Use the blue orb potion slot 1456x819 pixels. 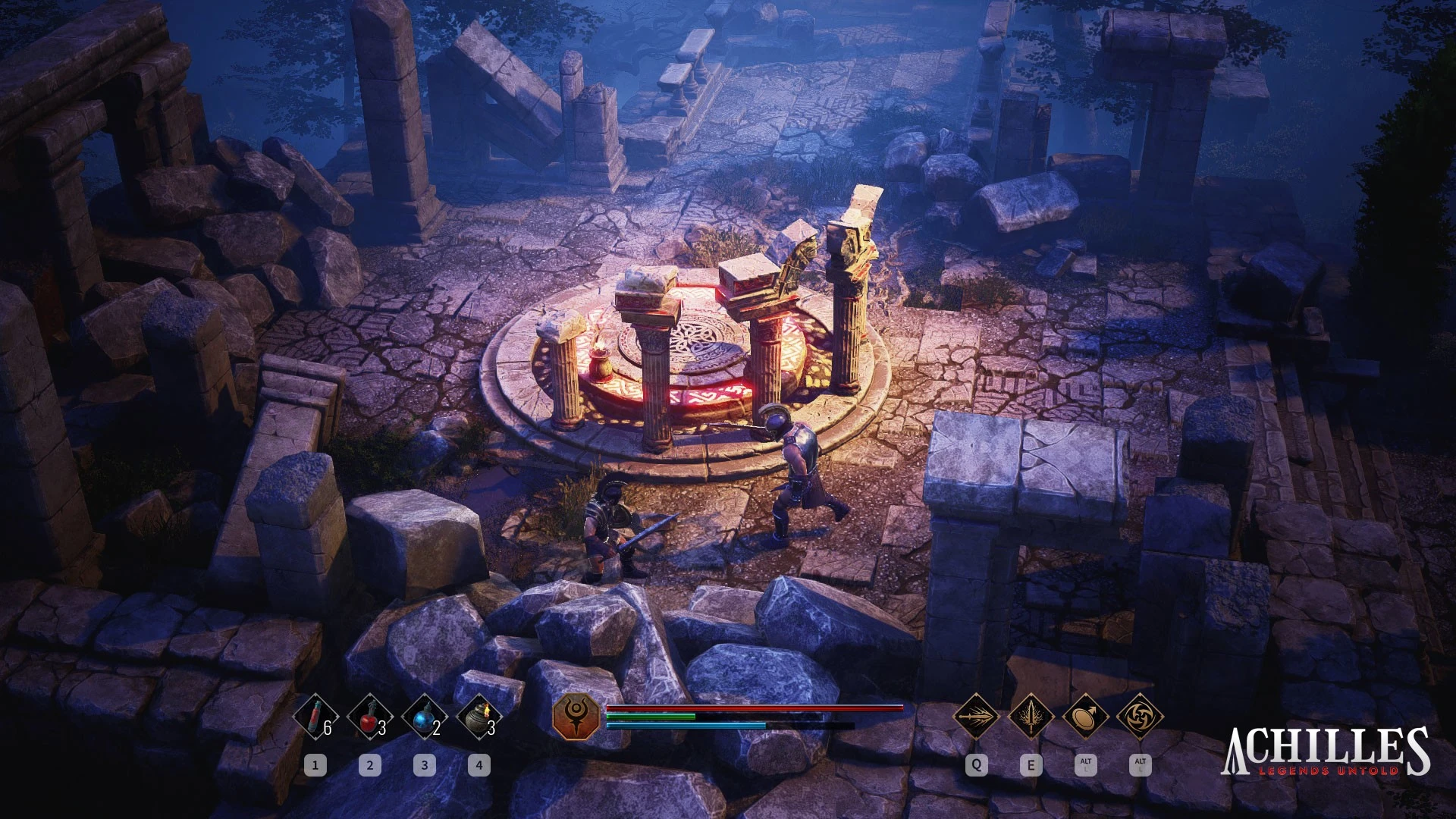(425, 717)
